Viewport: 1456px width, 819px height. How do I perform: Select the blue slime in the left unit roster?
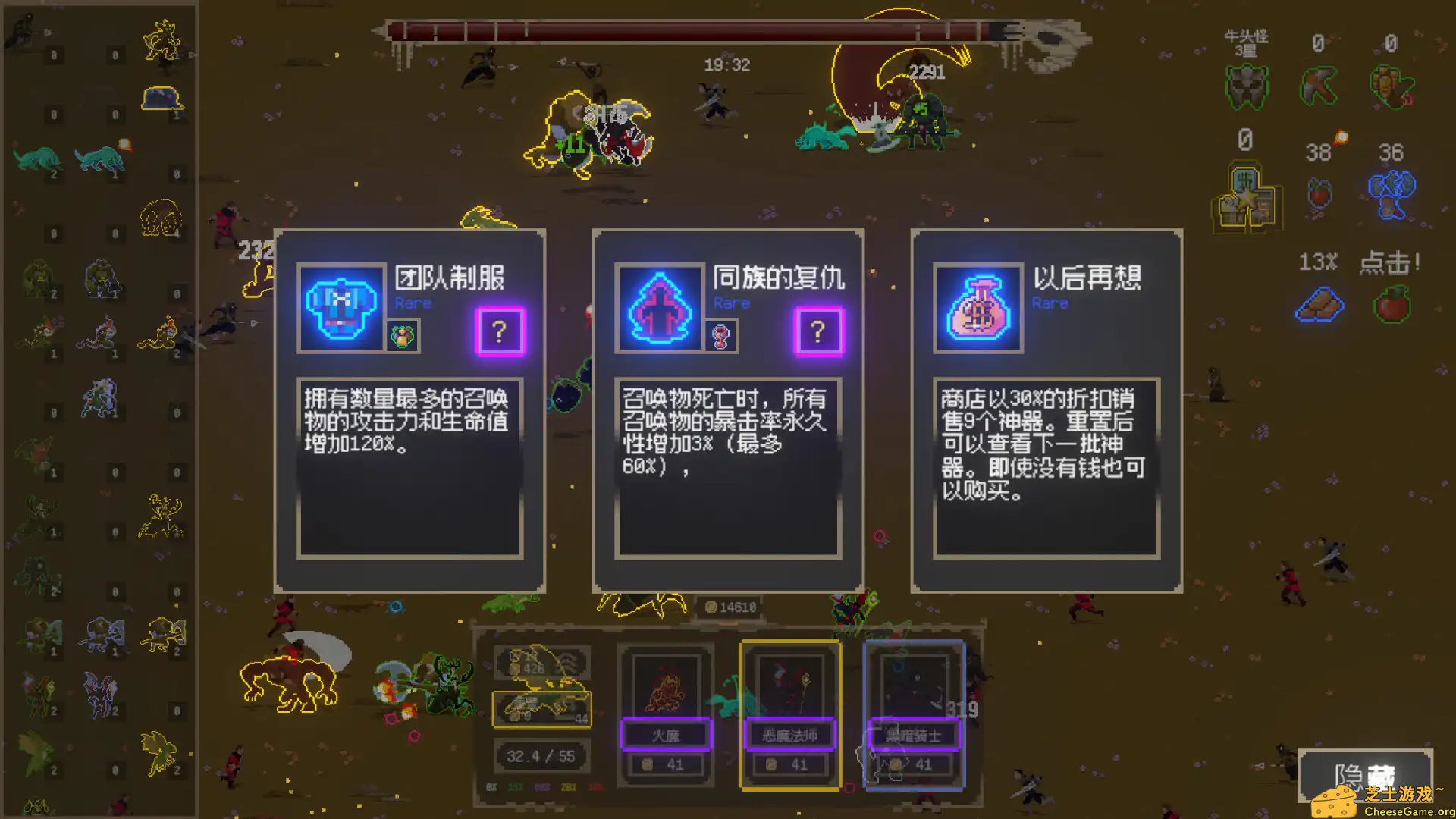tap(162, 97)
